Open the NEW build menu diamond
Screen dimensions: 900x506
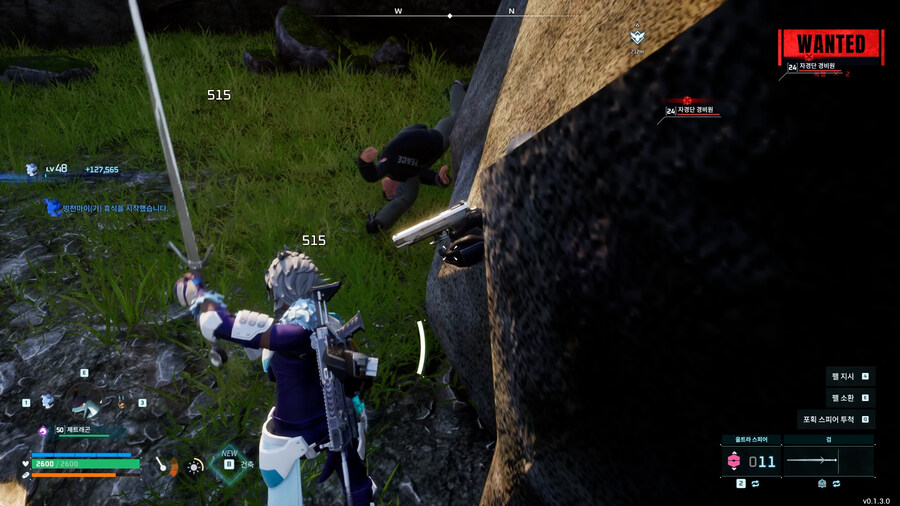pyautogui.click(x=229, y=464)
